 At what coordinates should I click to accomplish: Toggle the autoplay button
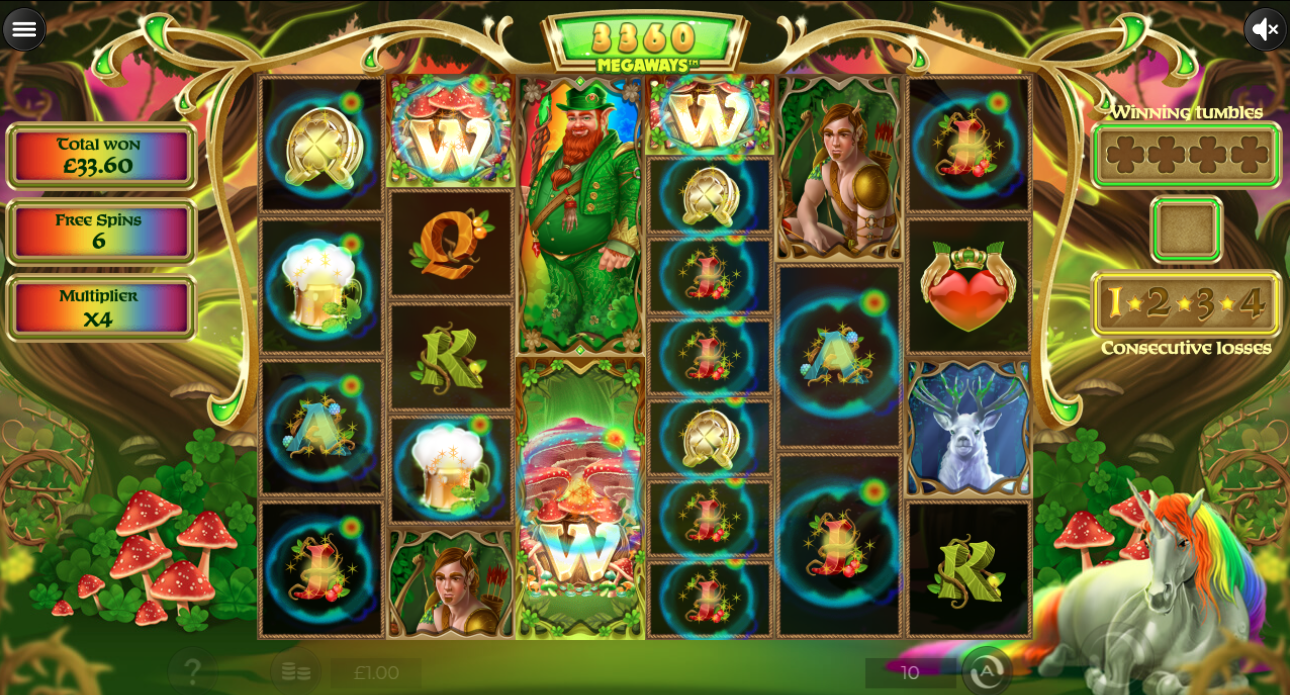pyautogui.click(x=985, y=671)
